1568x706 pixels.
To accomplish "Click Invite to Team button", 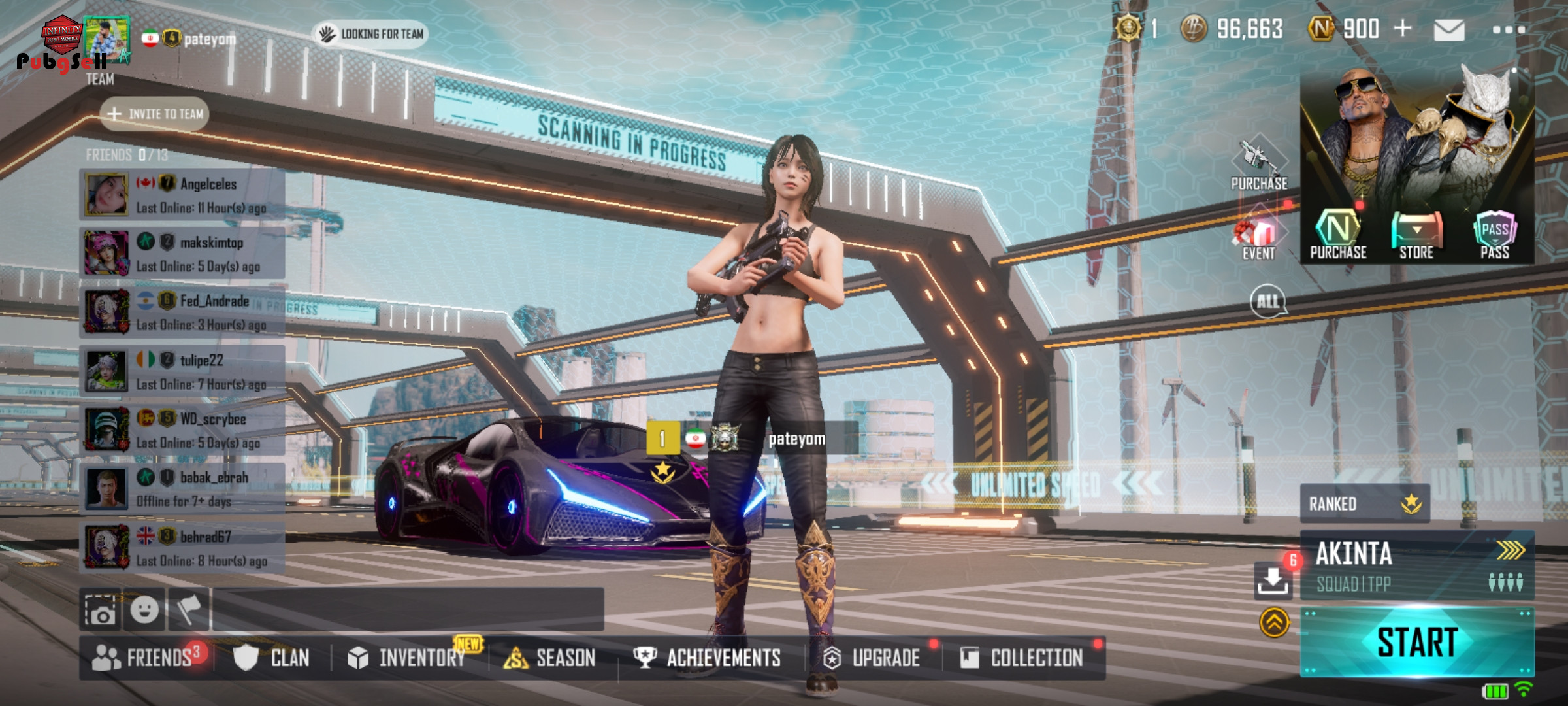I will (155, 114).
